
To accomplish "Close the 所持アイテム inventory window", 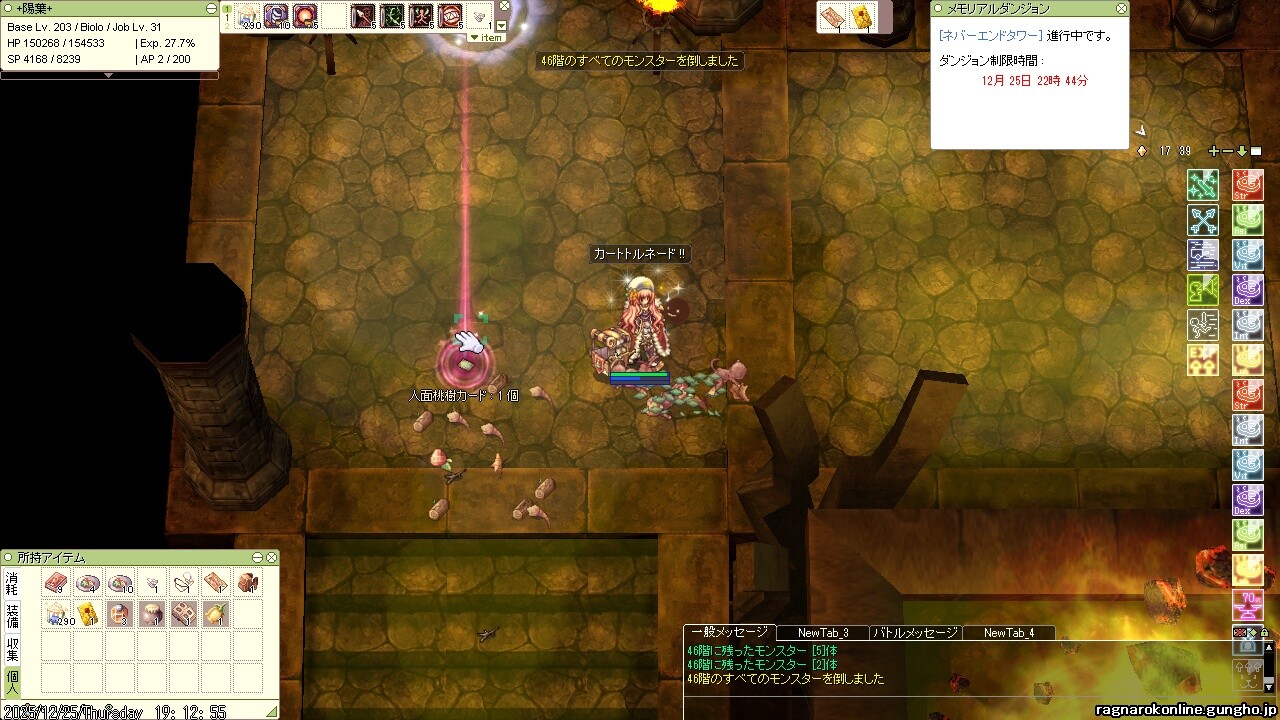I will tap(270, 558).
